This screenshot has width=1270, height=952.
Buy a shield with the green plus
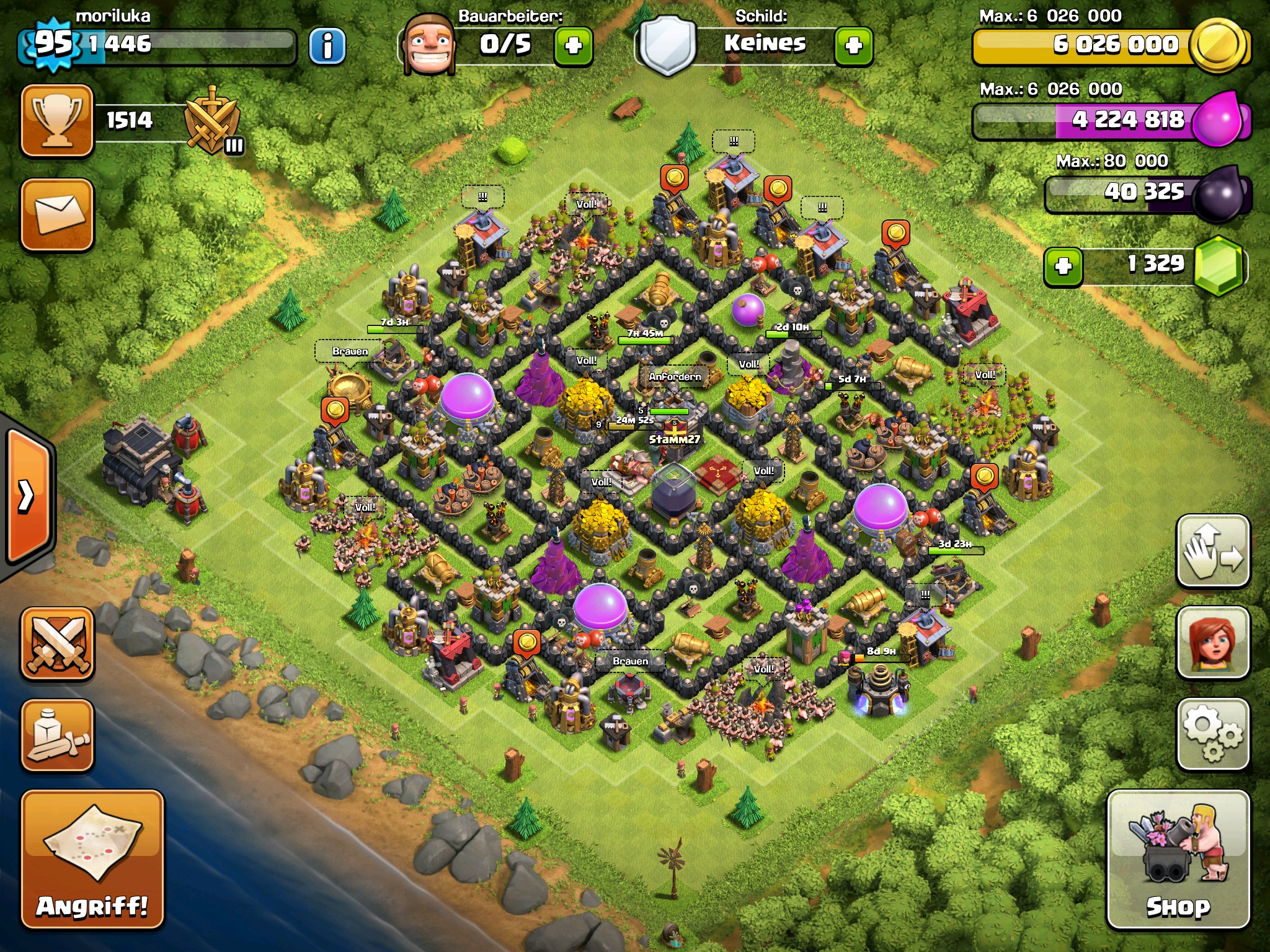point(853,46)
